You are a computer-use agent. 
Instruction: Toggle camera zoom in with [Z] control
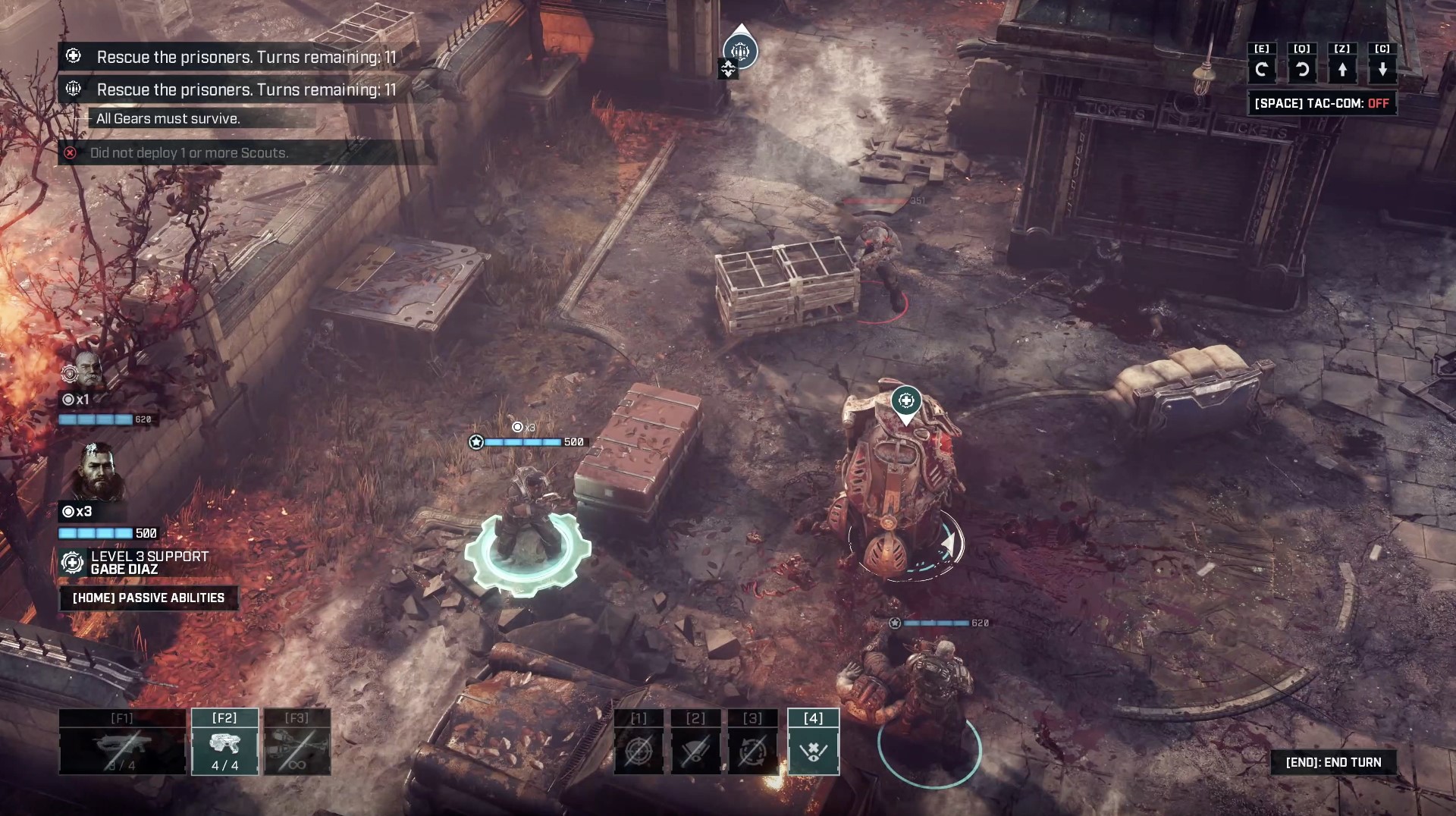point(1343,70)
